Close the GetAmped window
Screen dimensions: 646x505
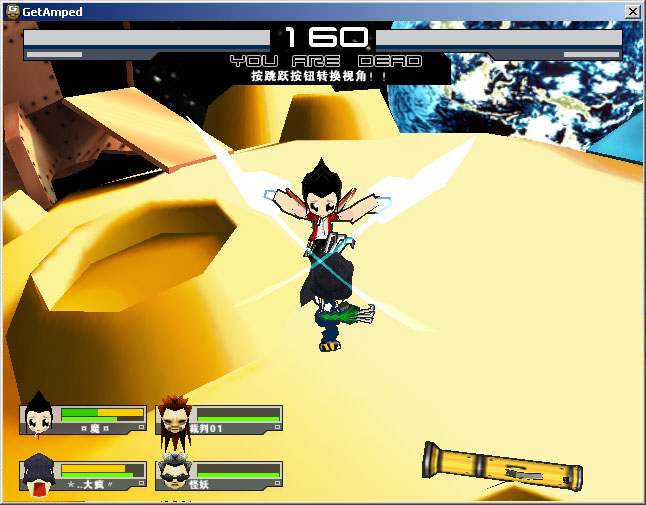pyautogui.click(x=632, y=11)
